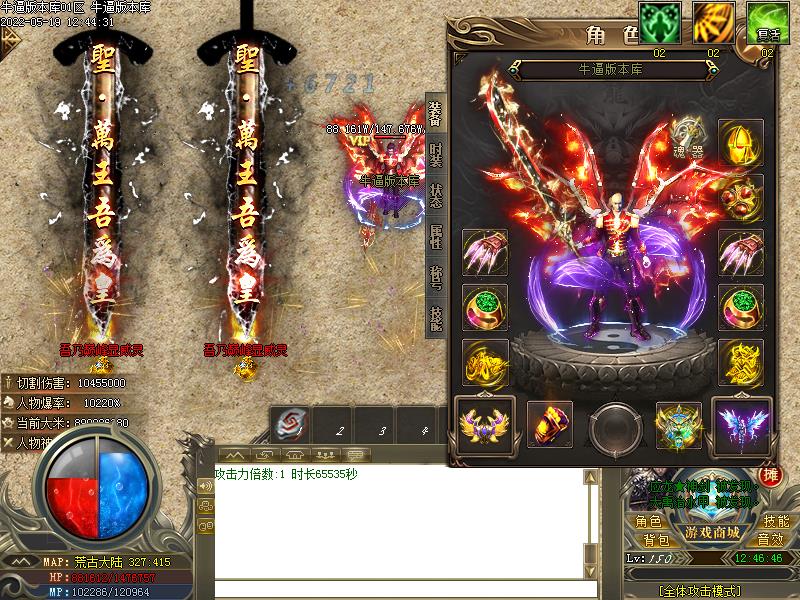Open the 技能 skills button in bottom menu
This screenshot has height=600, width=800.
tap(776, 521)
